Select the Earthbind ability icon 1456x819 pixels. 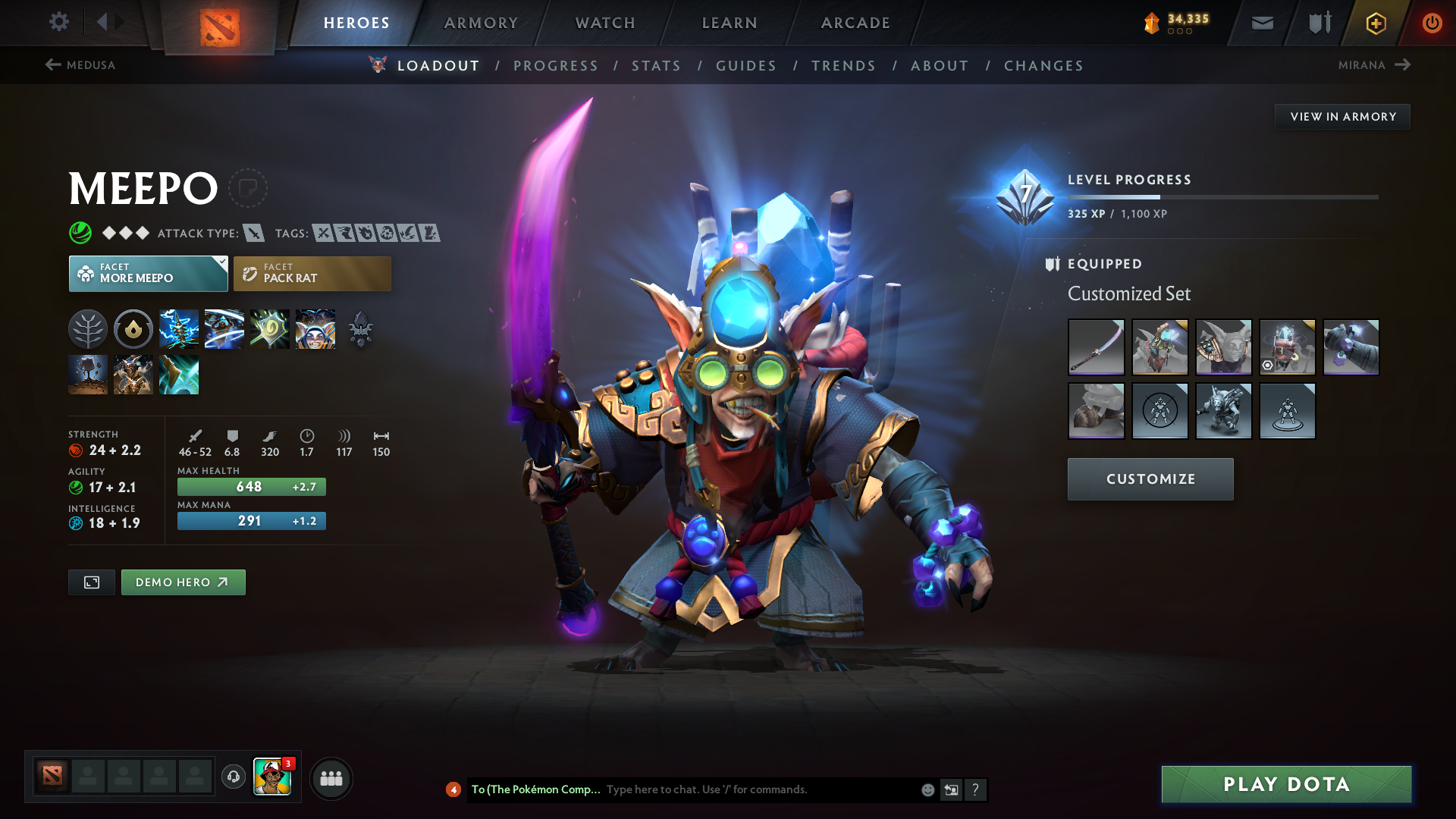tap(179, 328)
